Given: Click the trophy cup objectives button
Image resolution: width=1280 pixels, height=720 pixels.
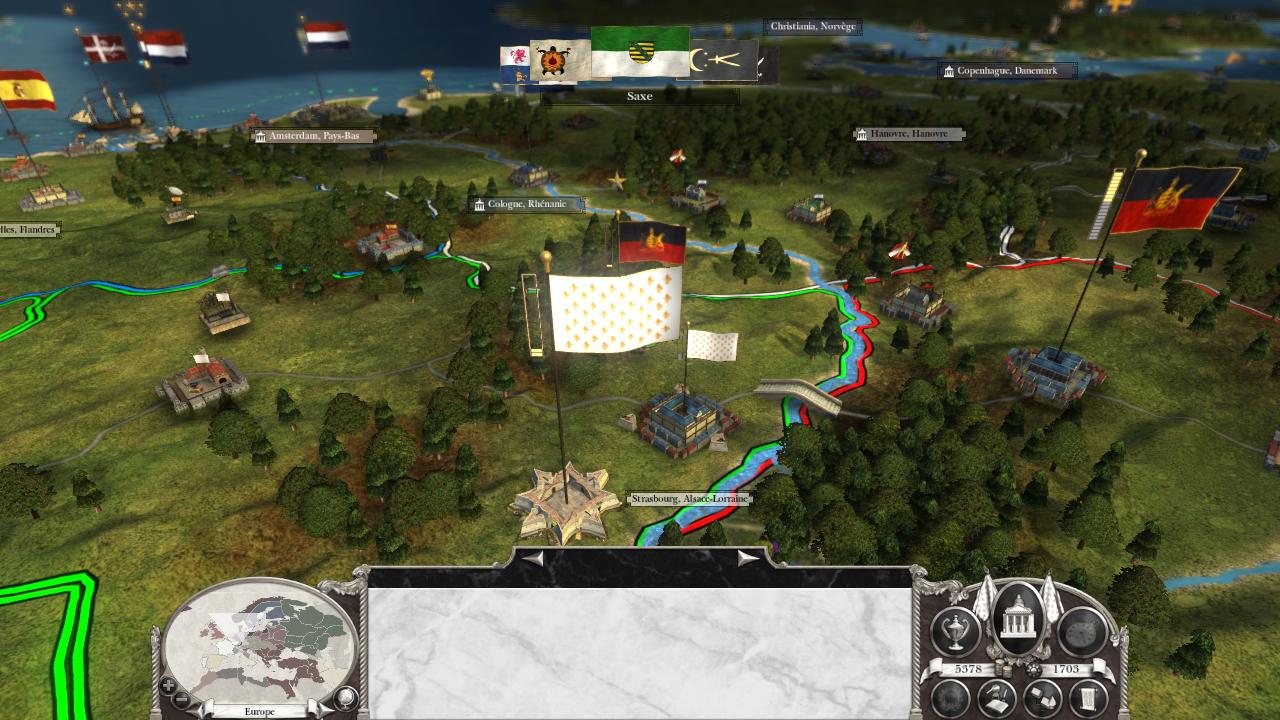Looking at the screenshot, I should pos(956,631).
